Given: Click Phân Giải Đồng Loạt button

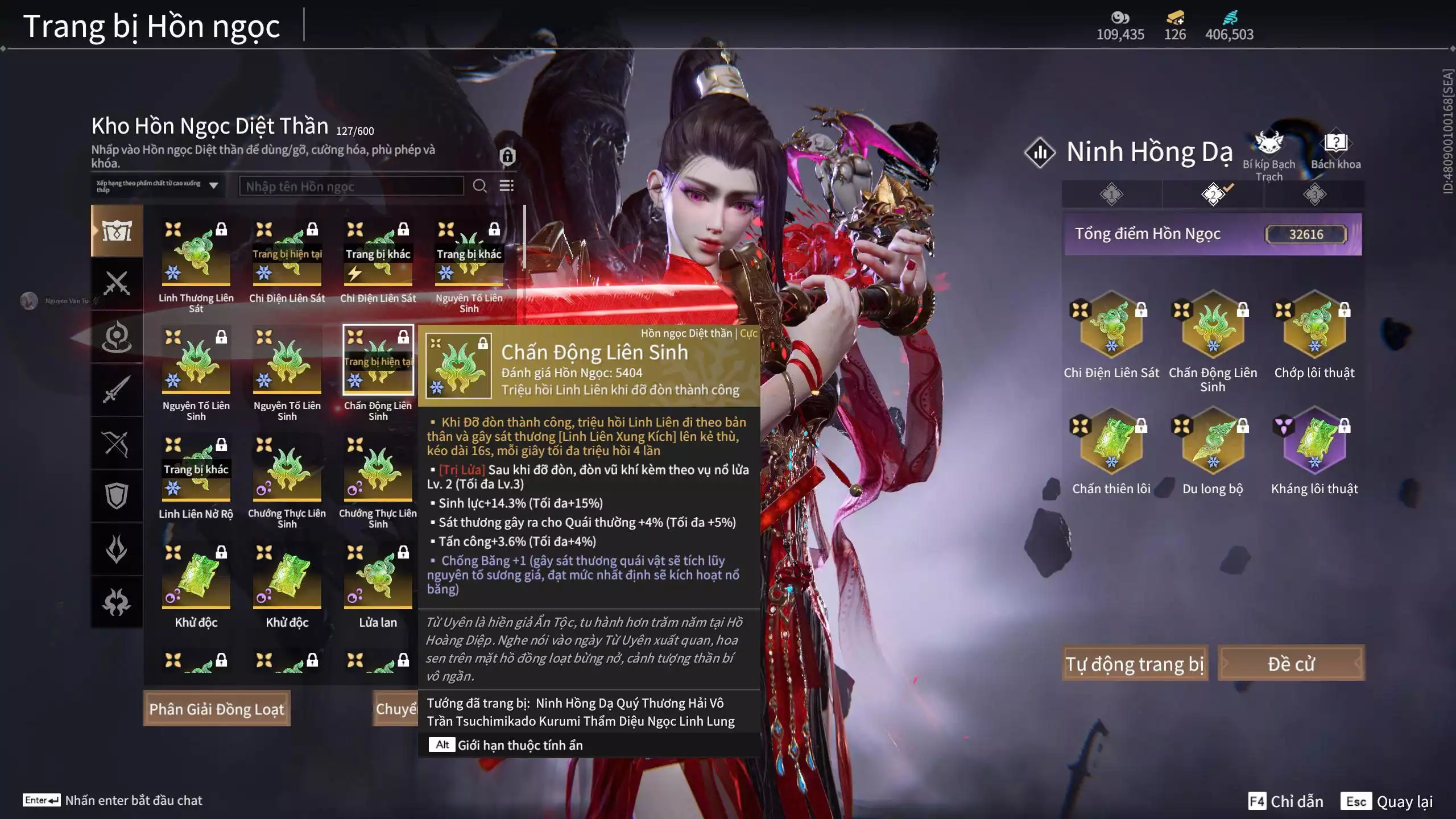Looking at the screenshot, I should [x=217, y=709].
